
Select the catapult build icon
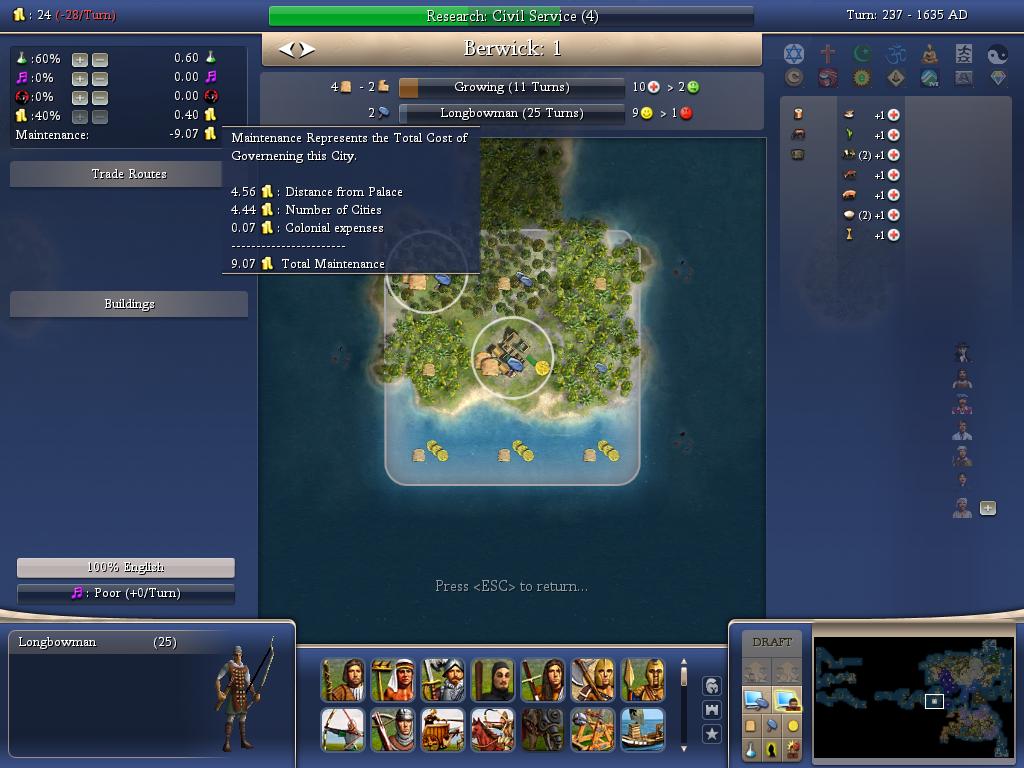tap(592, 730)
